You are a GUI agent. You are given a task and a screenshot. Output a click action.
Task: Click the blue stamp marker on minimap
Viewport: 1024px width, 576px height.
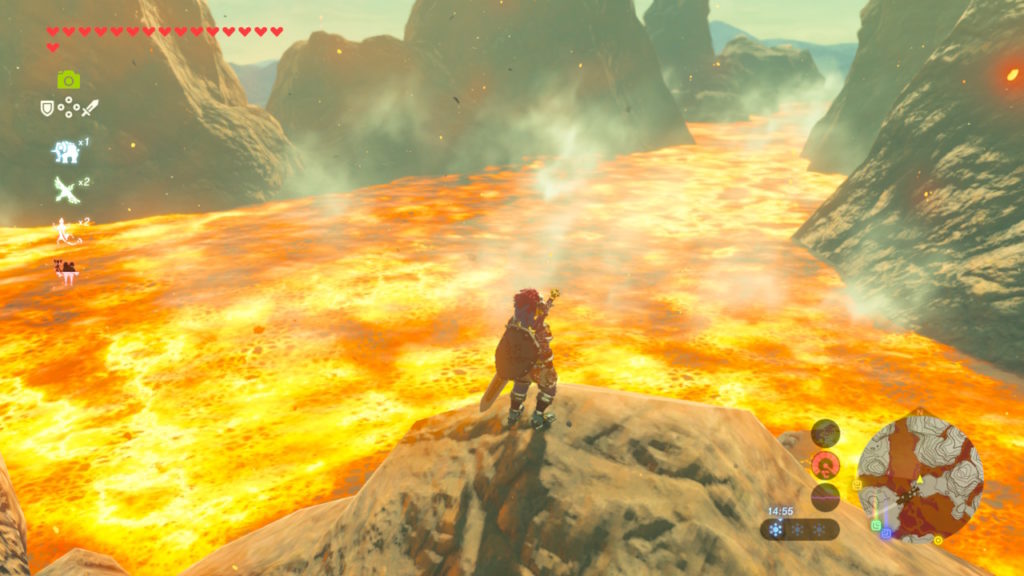[x=886, y=534]
